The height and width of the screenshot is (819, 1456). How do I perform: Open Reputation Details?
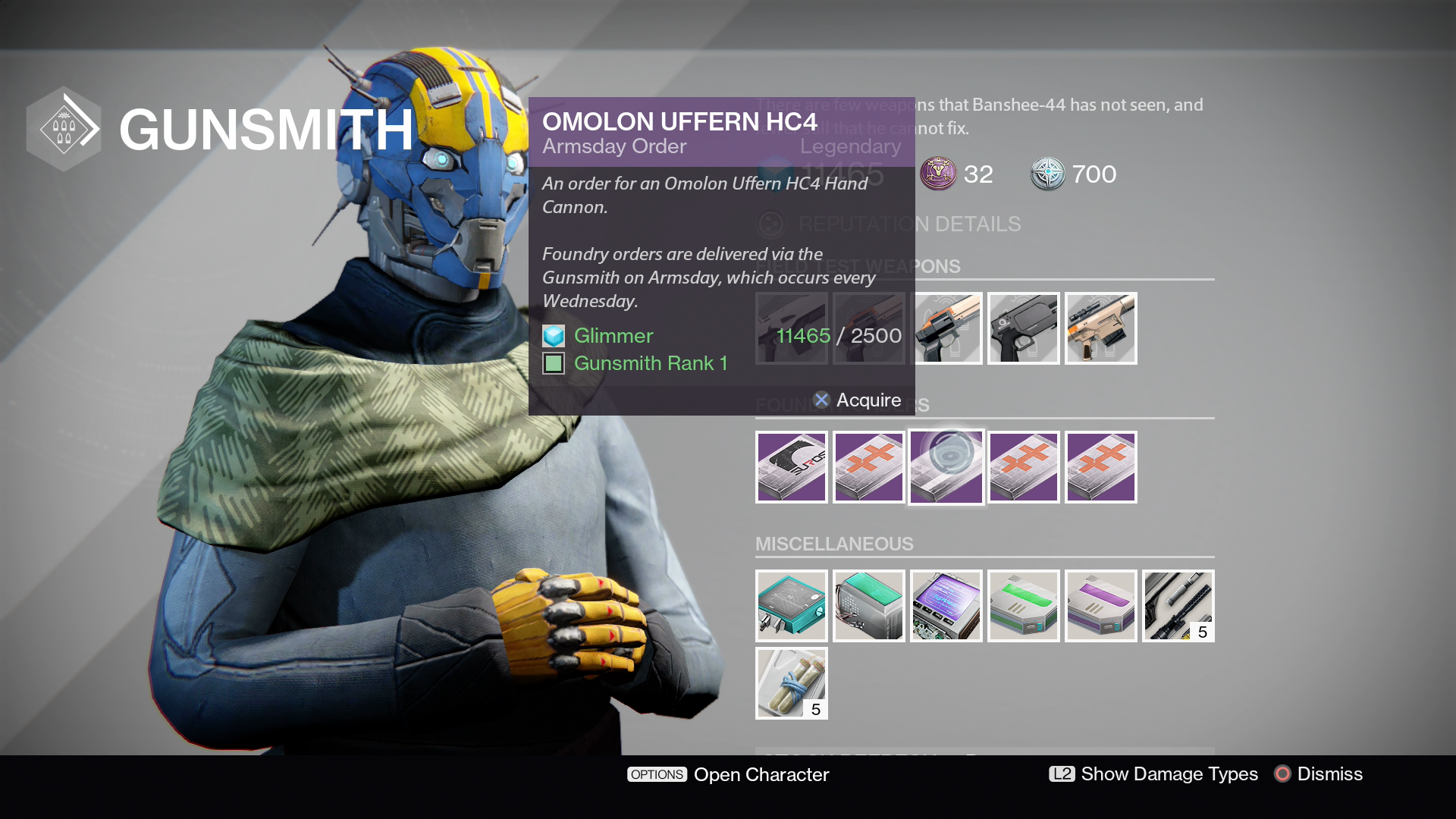[x=908, y=224]
